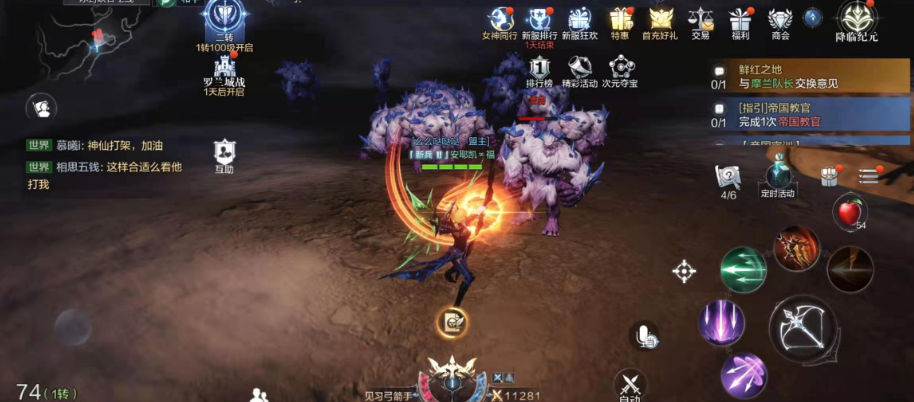
Task: Open the 定时活动 timed events icon
Action: tap(777, 178)
